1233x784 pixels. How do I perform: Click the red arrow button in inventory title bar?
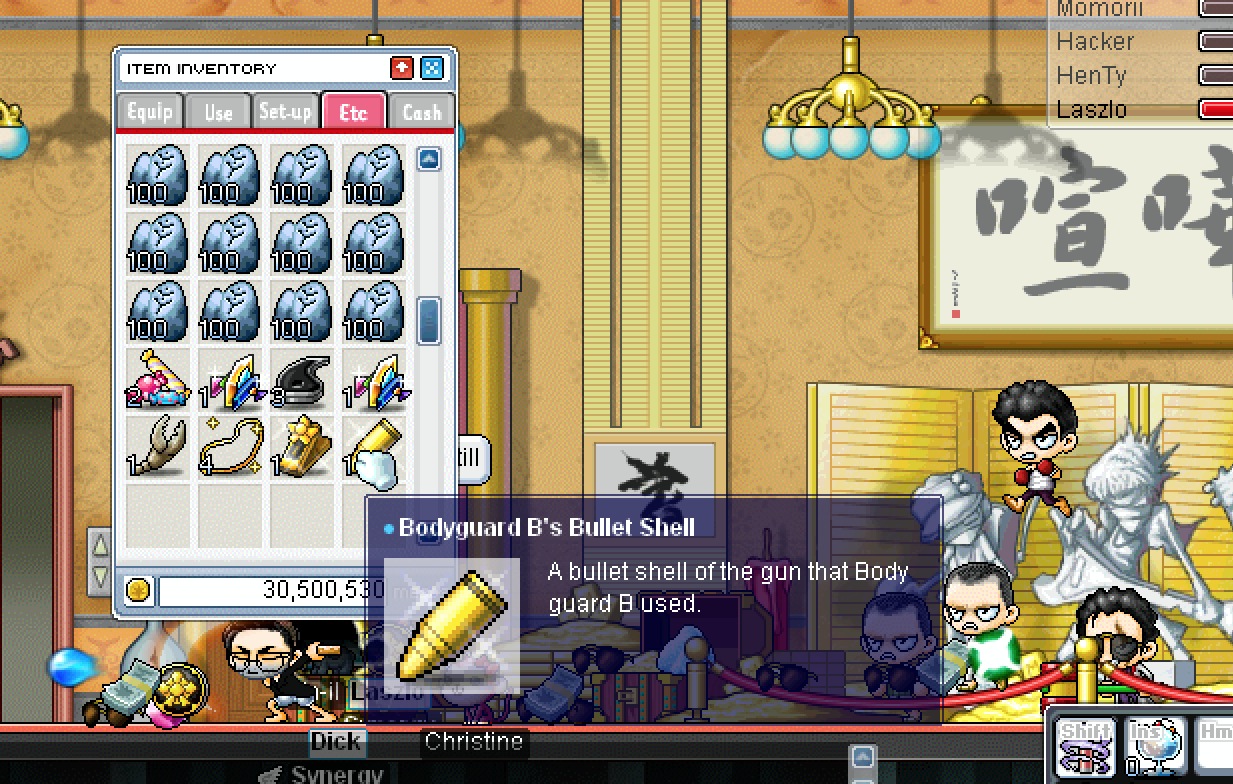402,68
